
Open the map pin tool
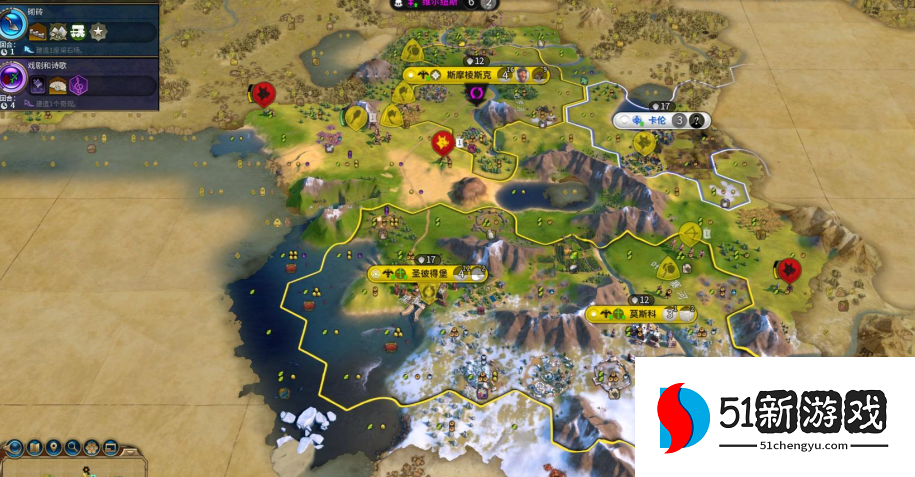(54, 447)
